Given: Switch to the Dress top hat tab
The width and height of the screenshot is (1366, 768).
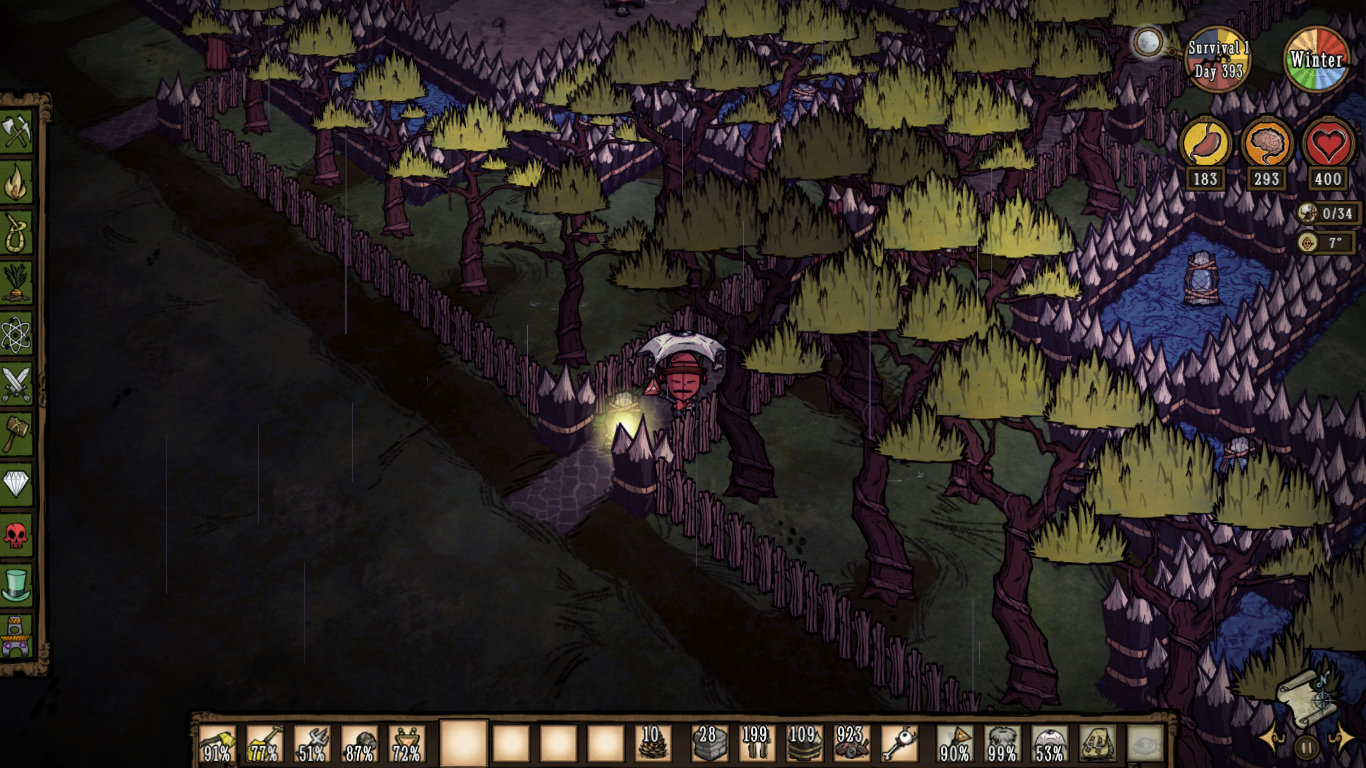Looking at the screenshot, I should (x=16, y=584).
